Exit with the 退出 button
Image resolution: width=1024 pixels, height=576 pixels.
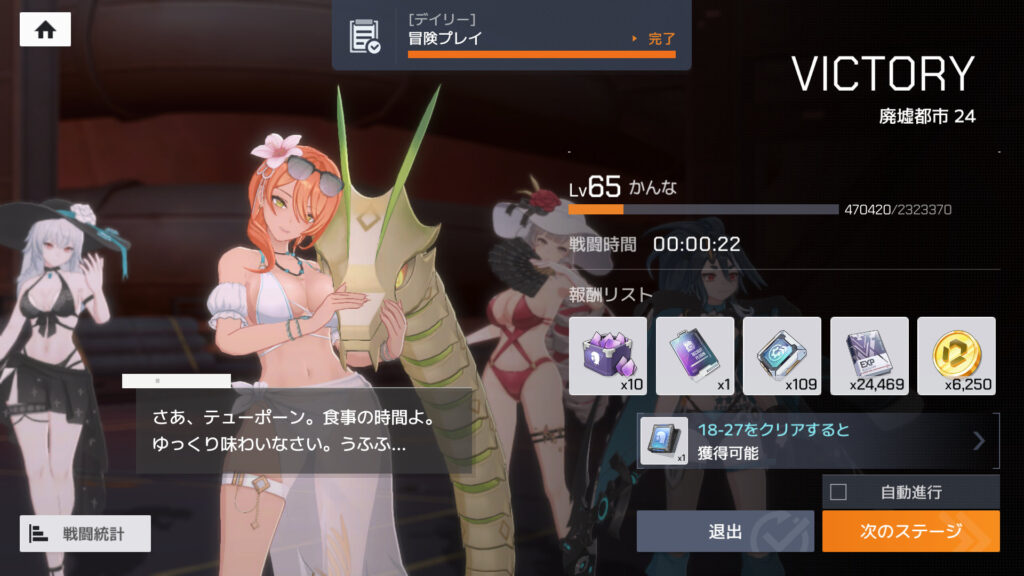pos(725,531)
